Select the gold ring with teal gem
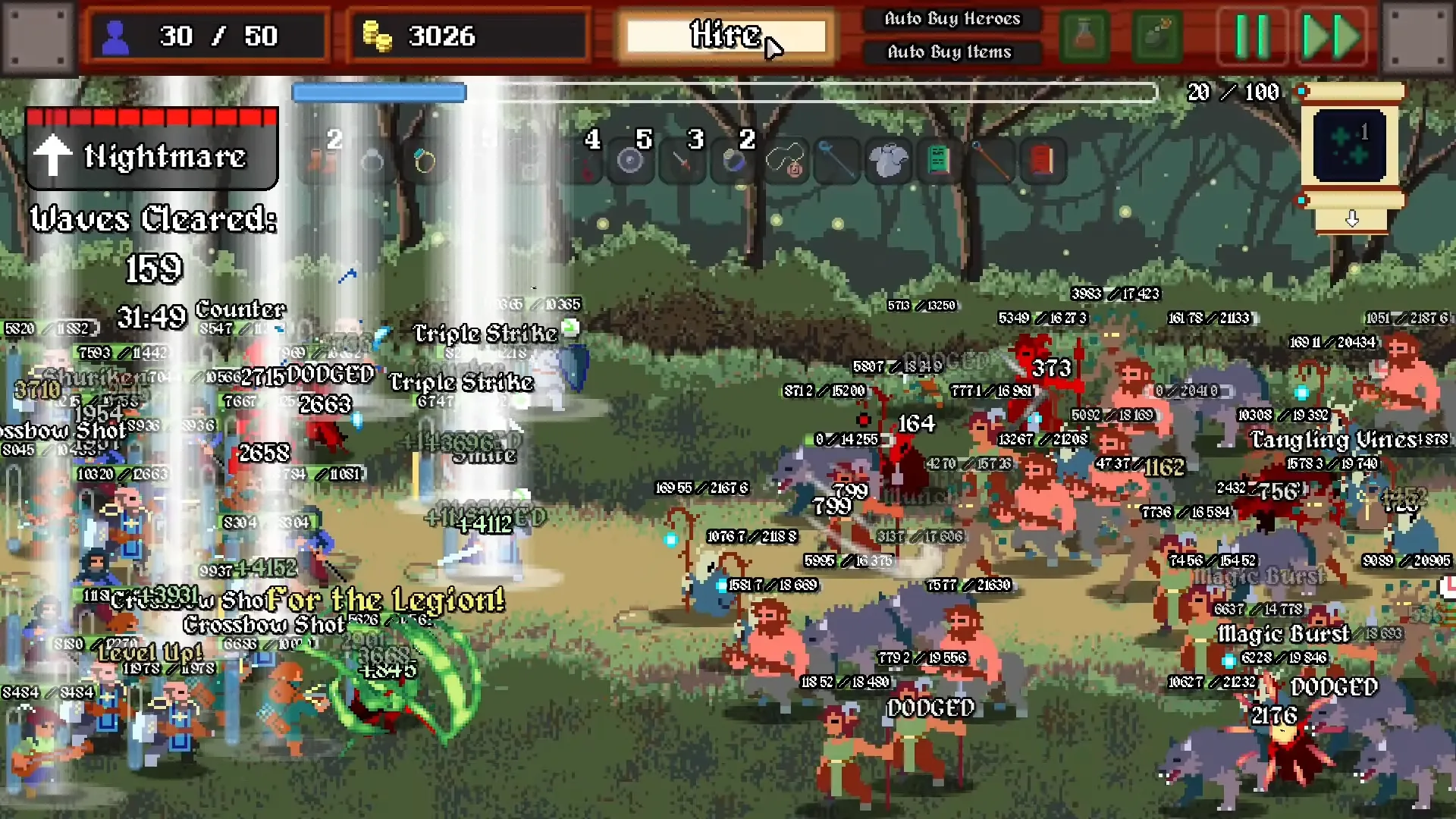The height and width of the screenshot is (819, 1456). coord(425,161)
